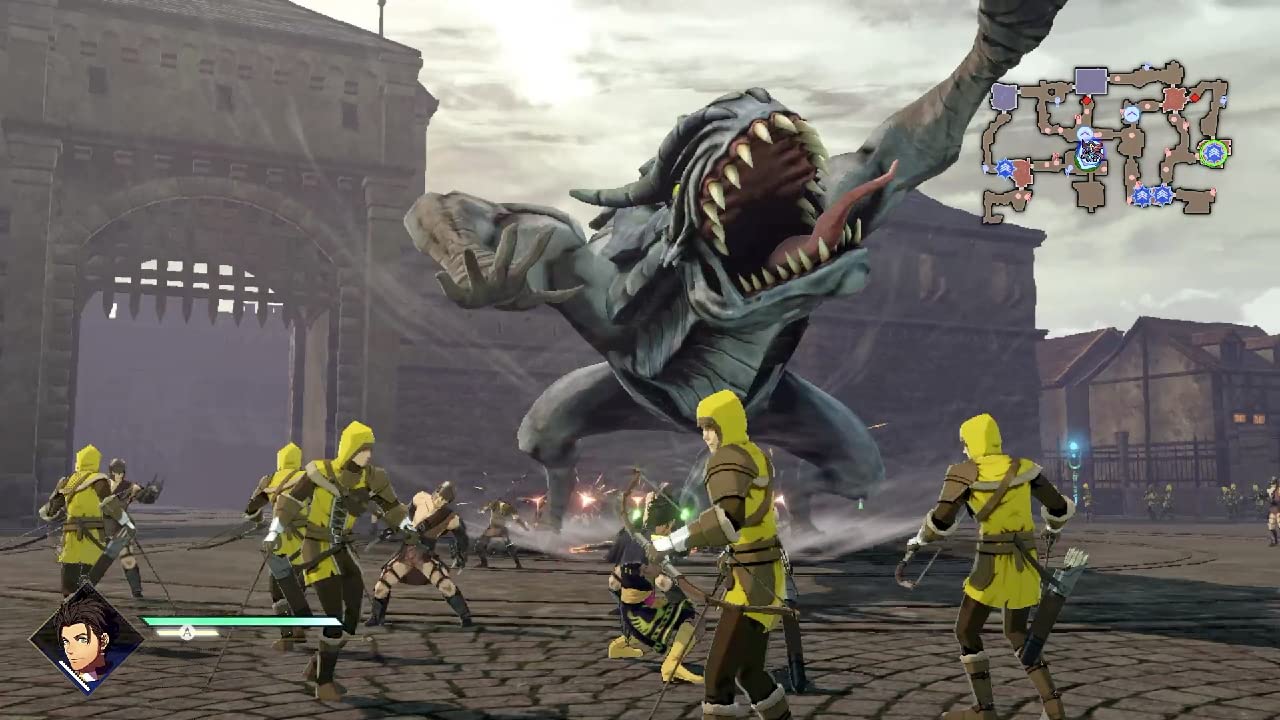This screenshot has height=720, width=1280.
Task: Click the red diamond enemy marker near the minimap center
Action: coord(1086,100)
